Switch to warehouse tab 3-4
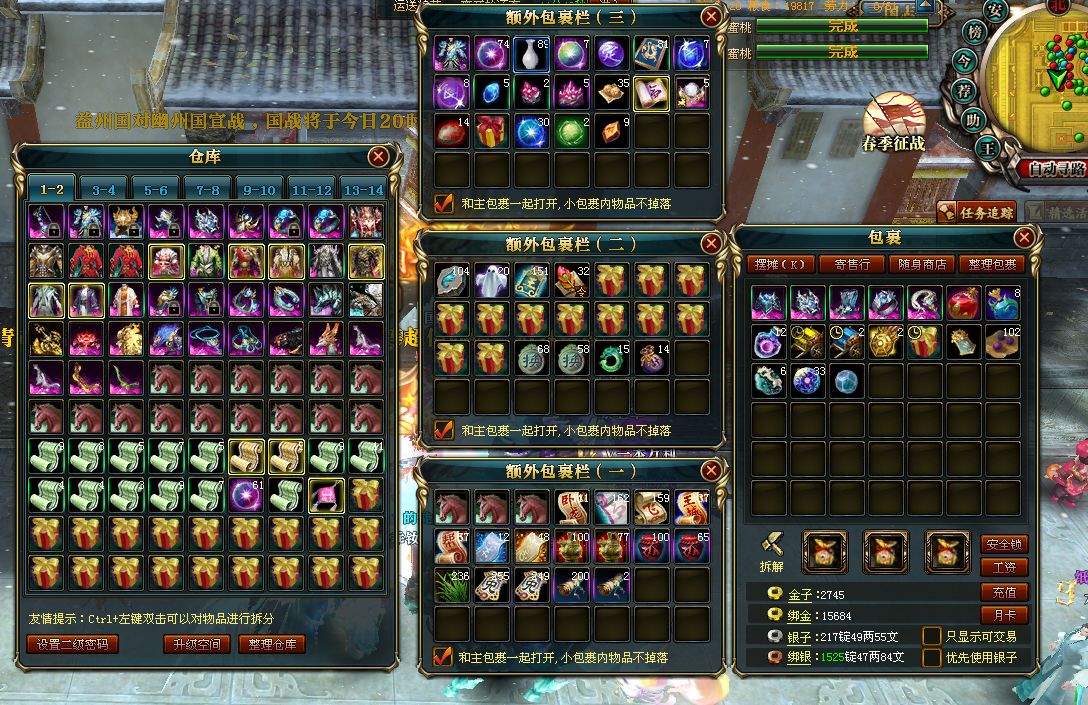The width and height of the screenshot is (1088, 705). [x=104, y=189]
